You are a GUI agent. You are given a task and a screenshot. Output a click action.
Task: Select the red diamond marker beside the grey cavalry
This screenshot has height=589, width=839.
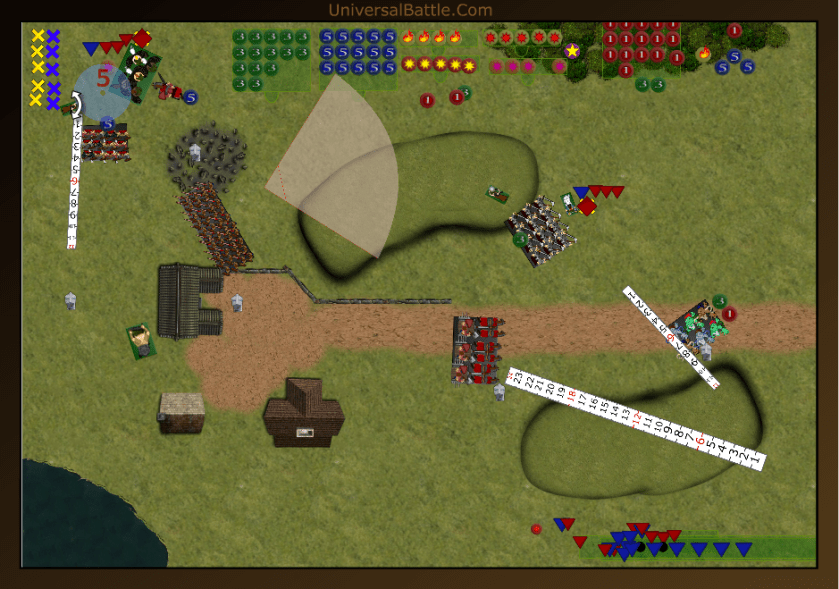coord(587,207)
